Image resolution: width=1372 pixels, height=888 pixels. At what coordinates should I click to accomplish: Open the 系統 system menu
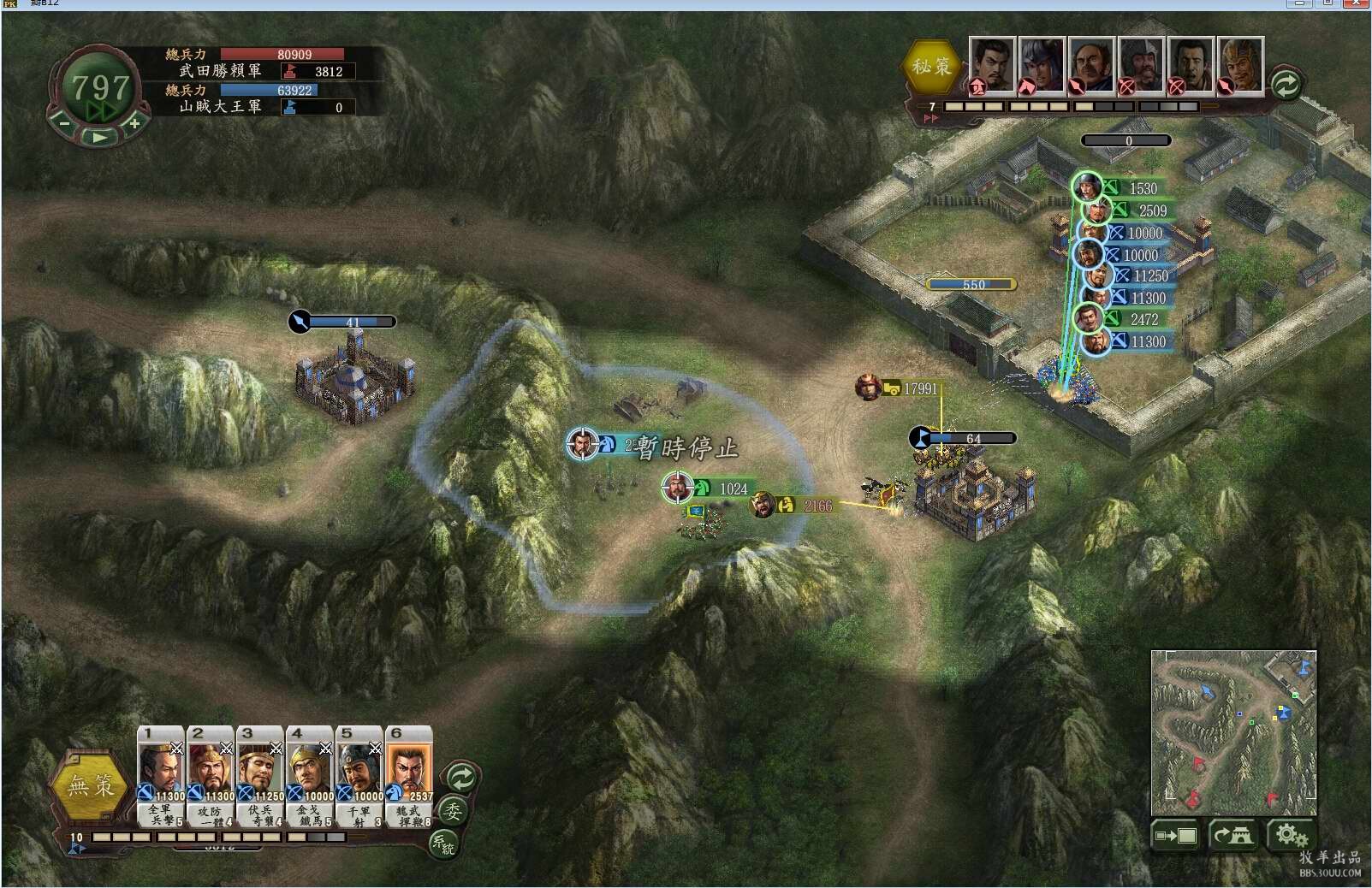[443, 844]
